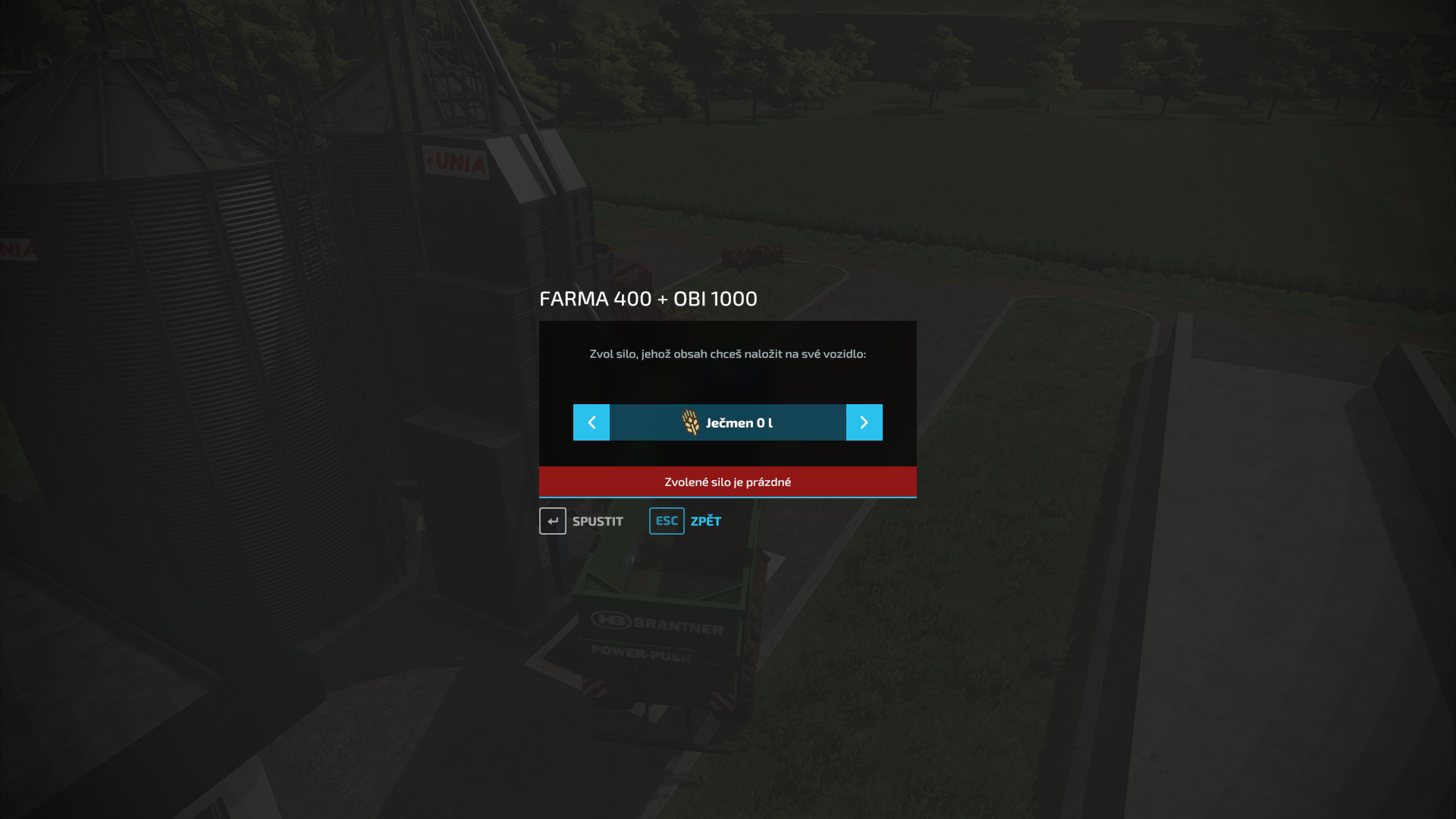Choose the Ječmen 0 l silo option

(x=728, y=422)
